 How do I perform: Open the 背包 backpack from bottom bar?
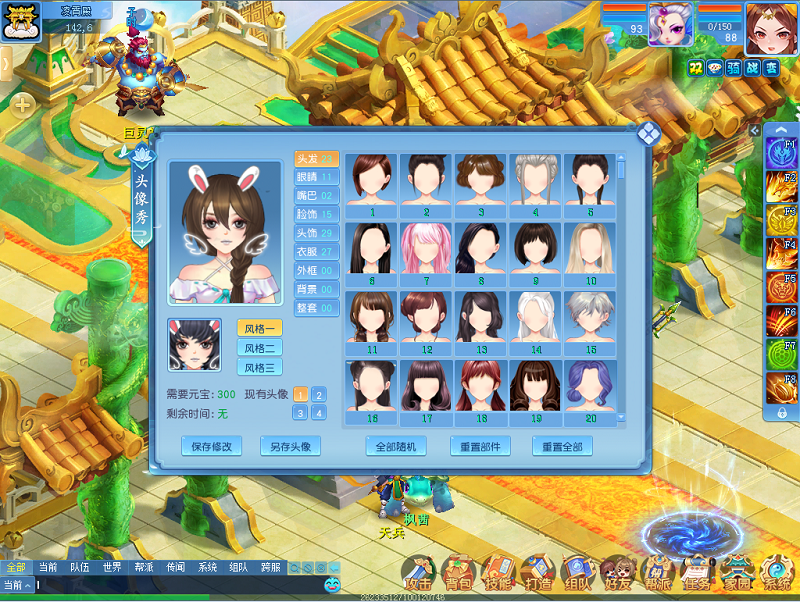point(458,574)
